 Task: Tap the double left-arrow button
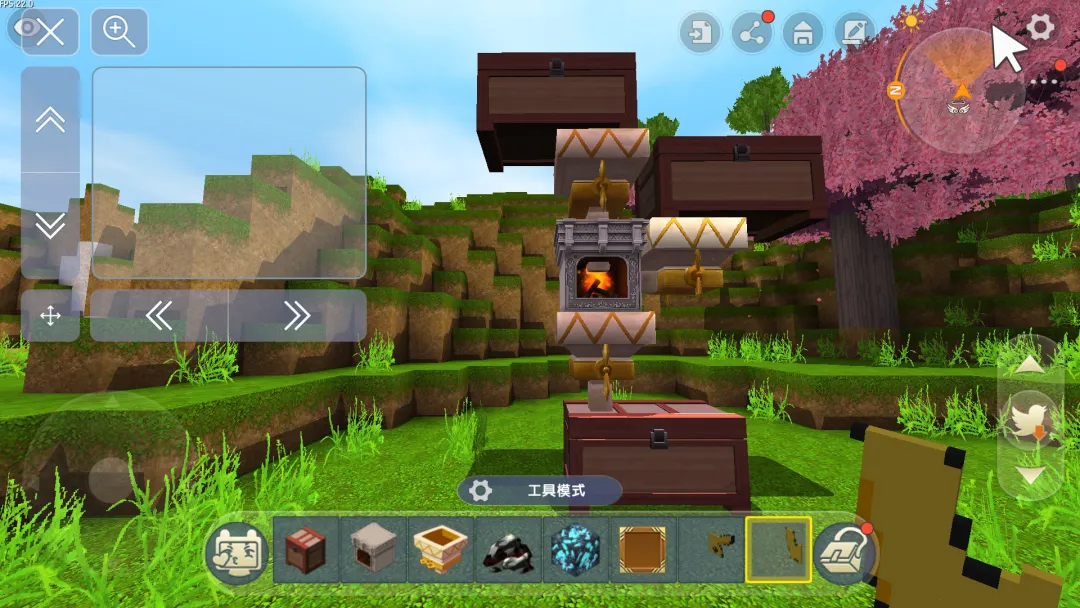click(x=160, y=316)
